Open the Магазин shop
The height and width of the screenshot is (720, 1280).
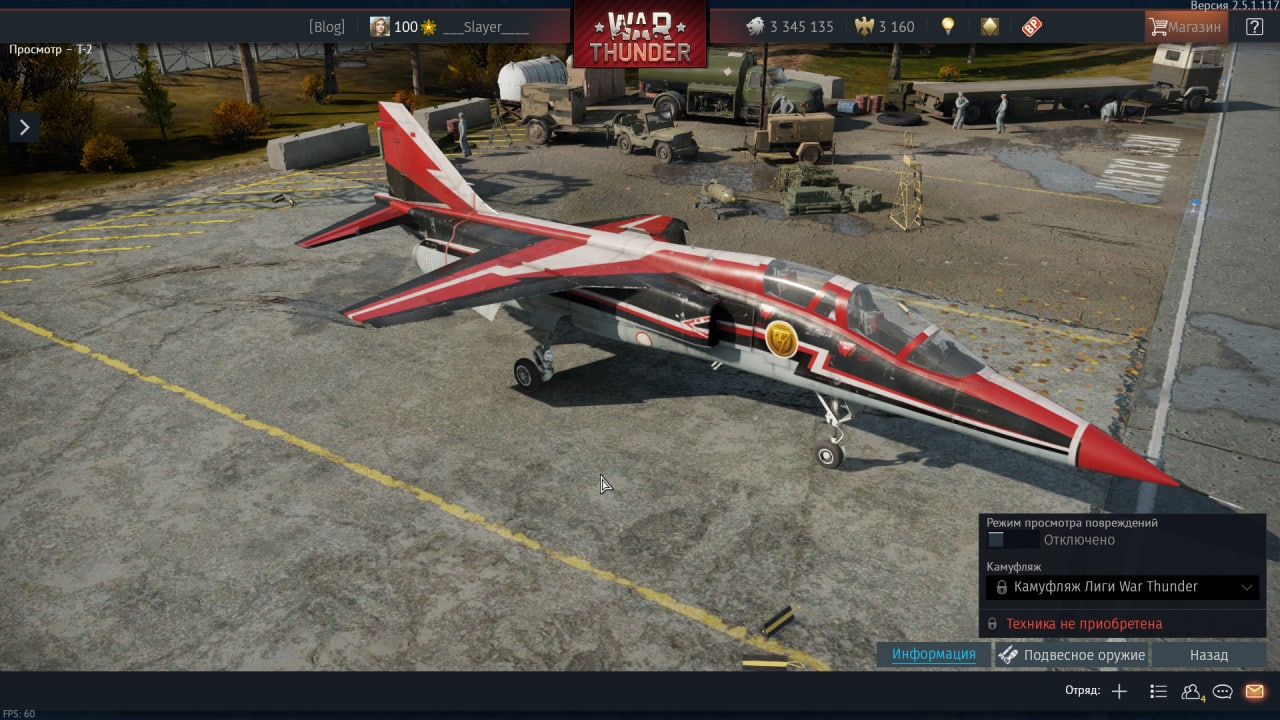[1186, 27]
